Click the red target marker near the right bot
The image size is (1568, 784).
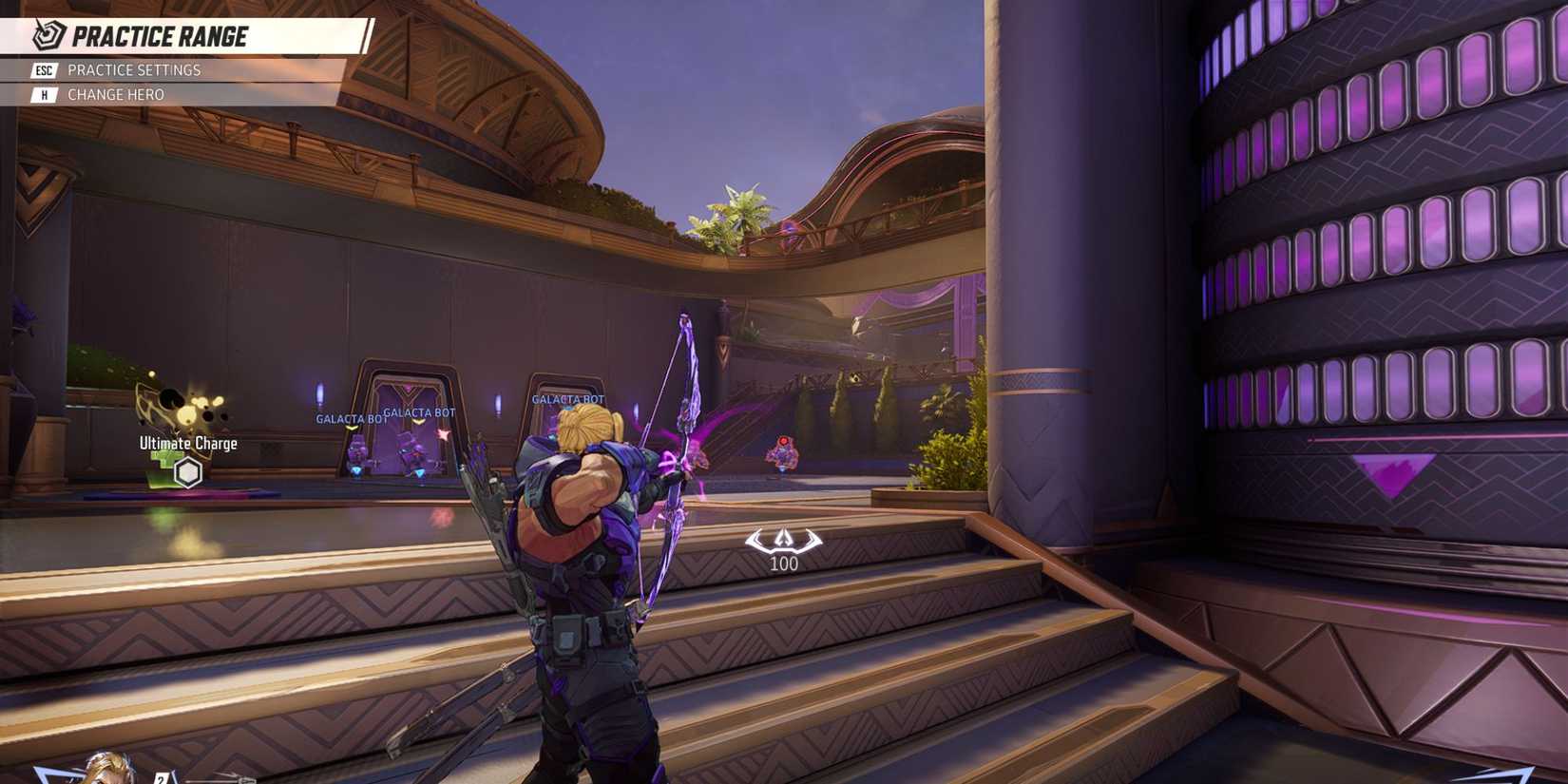tap(782, 440)
